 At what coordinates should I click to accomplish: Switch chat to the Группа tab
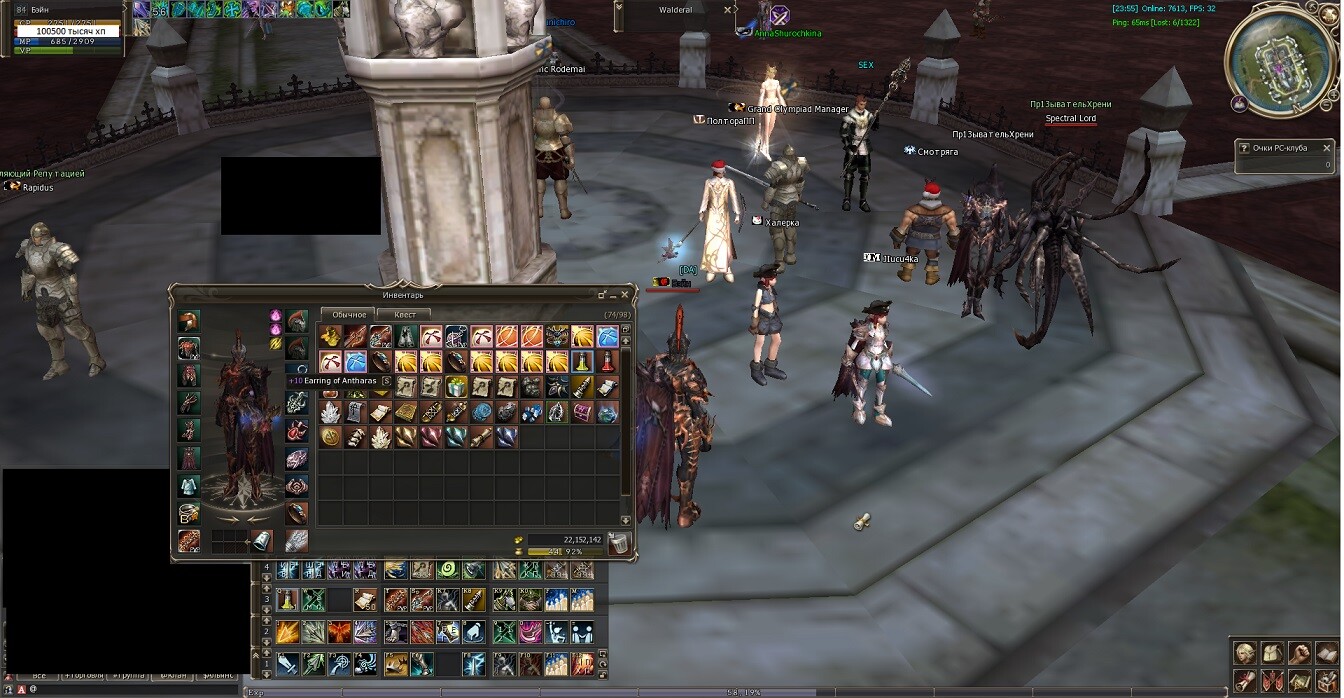[128, 676]
